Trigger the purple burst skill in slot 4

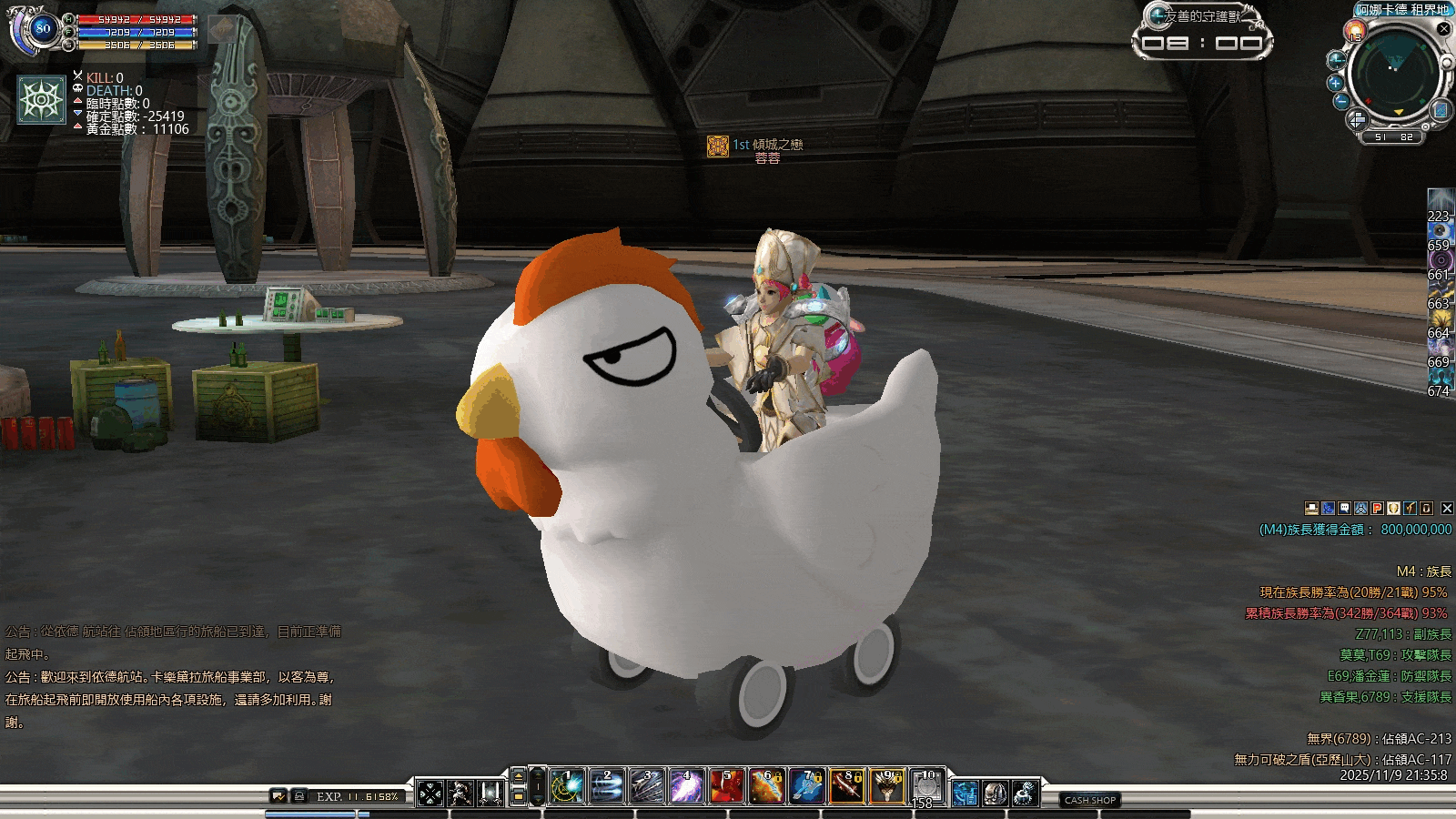[x=686, y=787]
